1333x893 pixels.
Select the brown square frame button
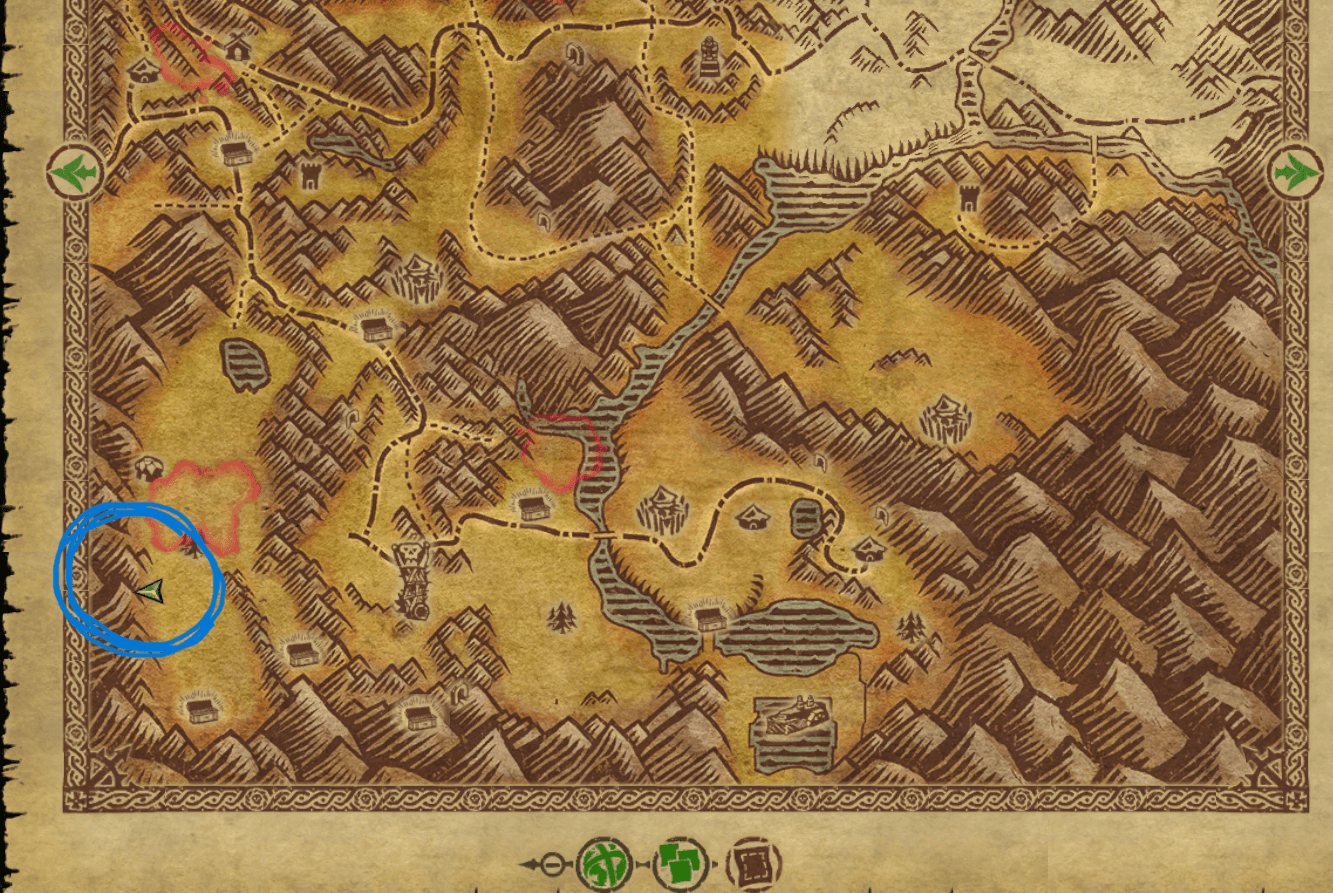pos(753,863)
